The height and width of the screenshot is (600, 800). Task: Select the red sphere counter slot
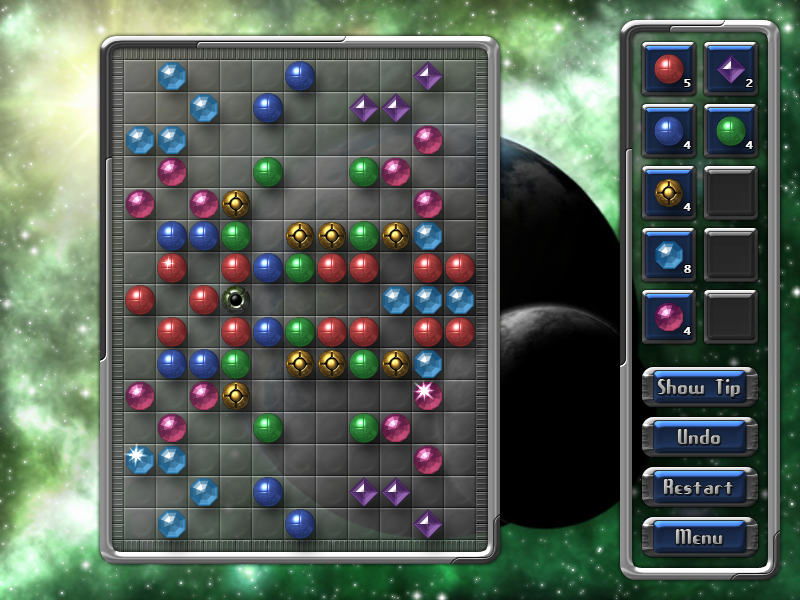[x=668, y=69]
